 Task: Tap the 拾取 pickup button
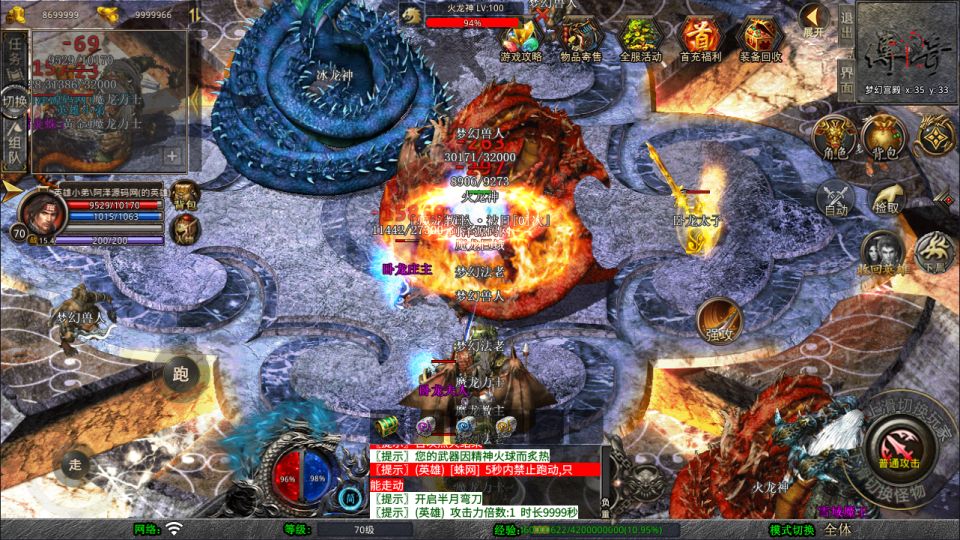click(x=886, y=199)
